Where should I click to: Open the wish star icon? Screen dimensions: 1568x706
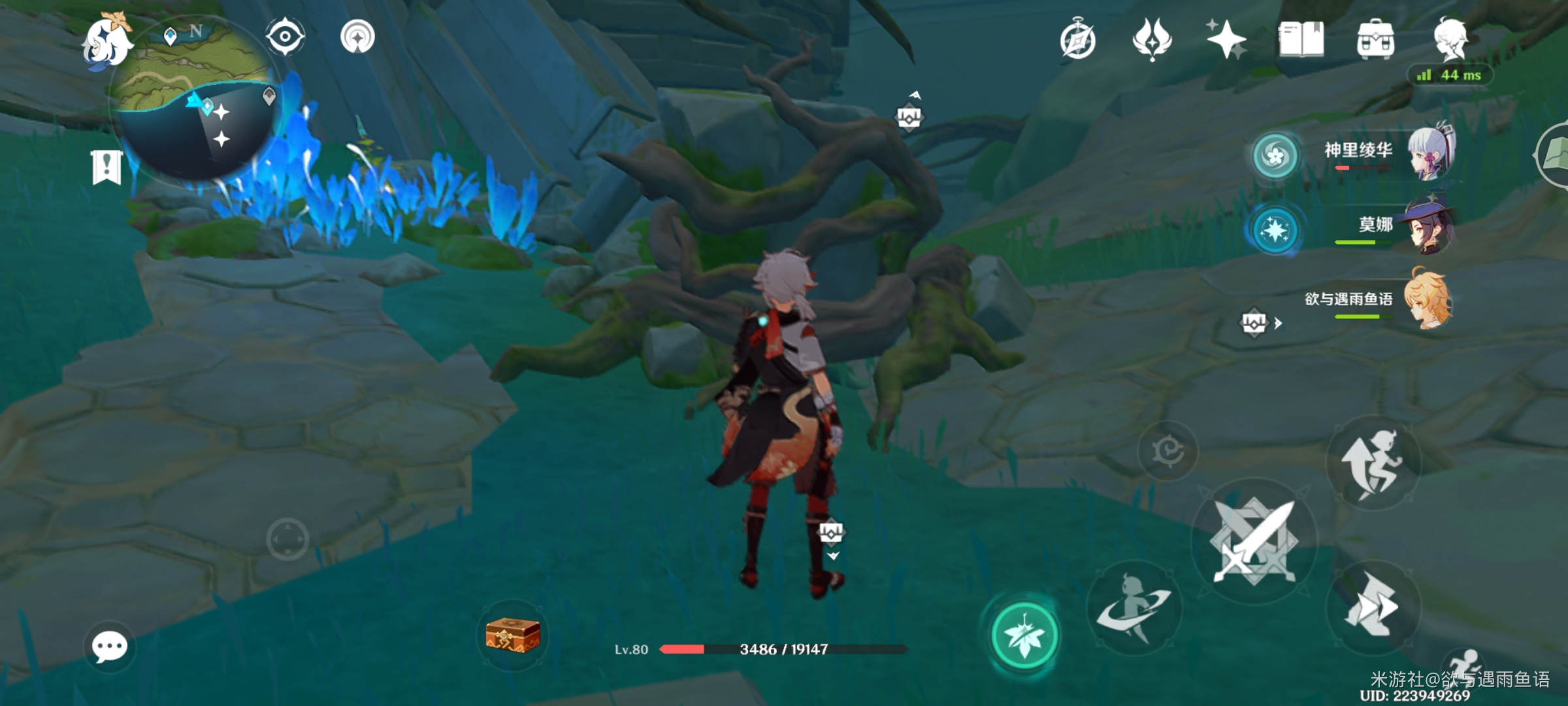1226,39
